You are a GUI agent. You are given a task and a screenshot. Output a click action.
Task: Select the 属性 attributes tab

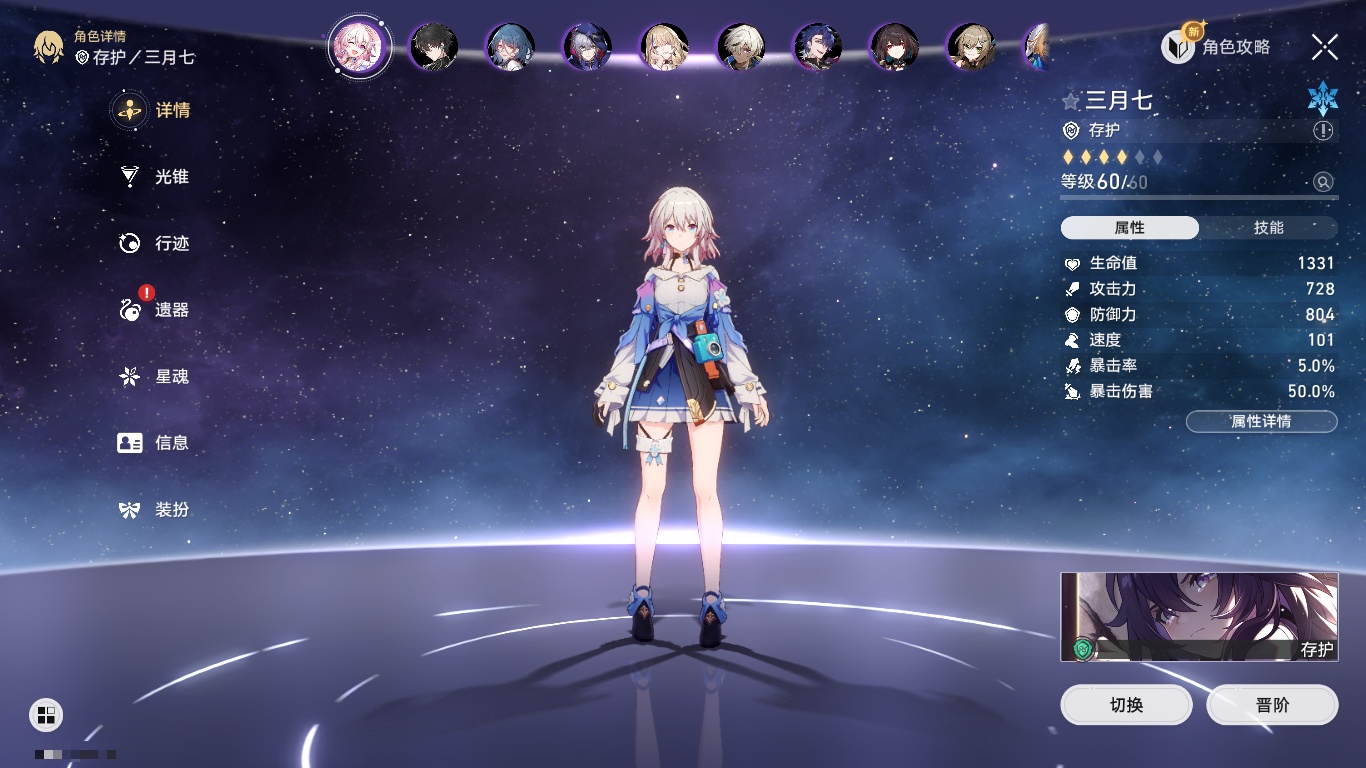tap(1129, 228)
